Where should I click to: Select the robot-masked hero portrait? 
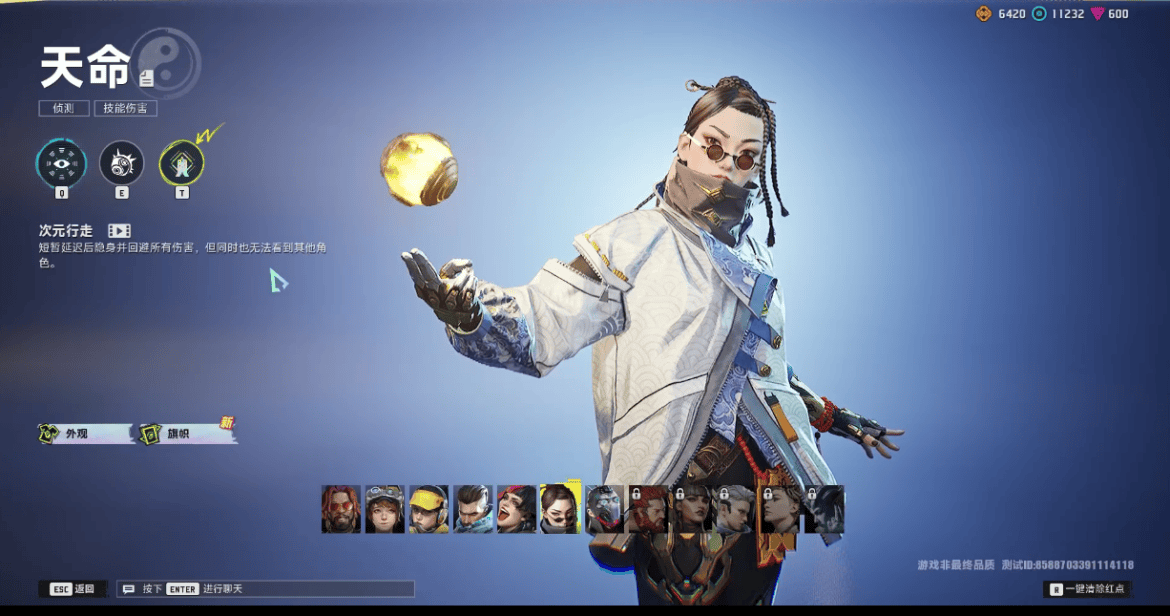605,509
